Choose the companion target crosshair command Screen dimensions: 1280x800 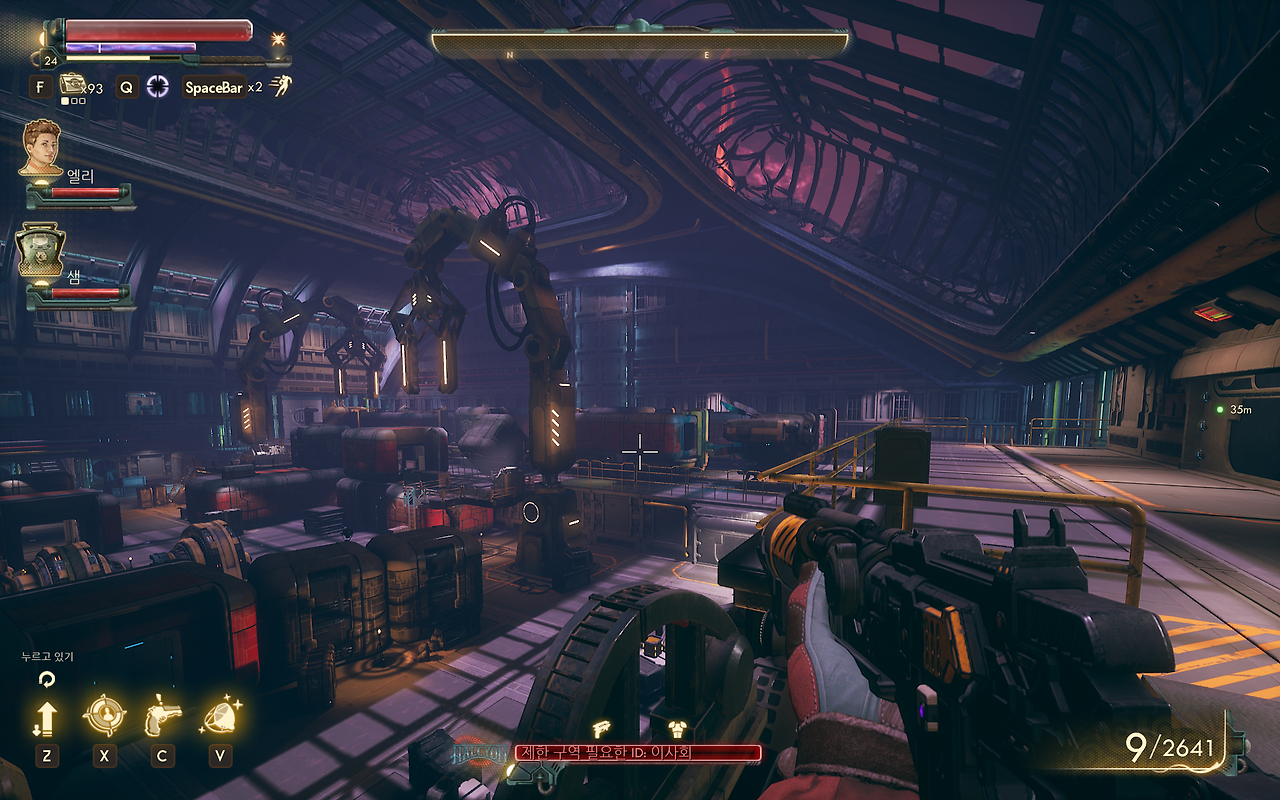[x=104, y=716]
